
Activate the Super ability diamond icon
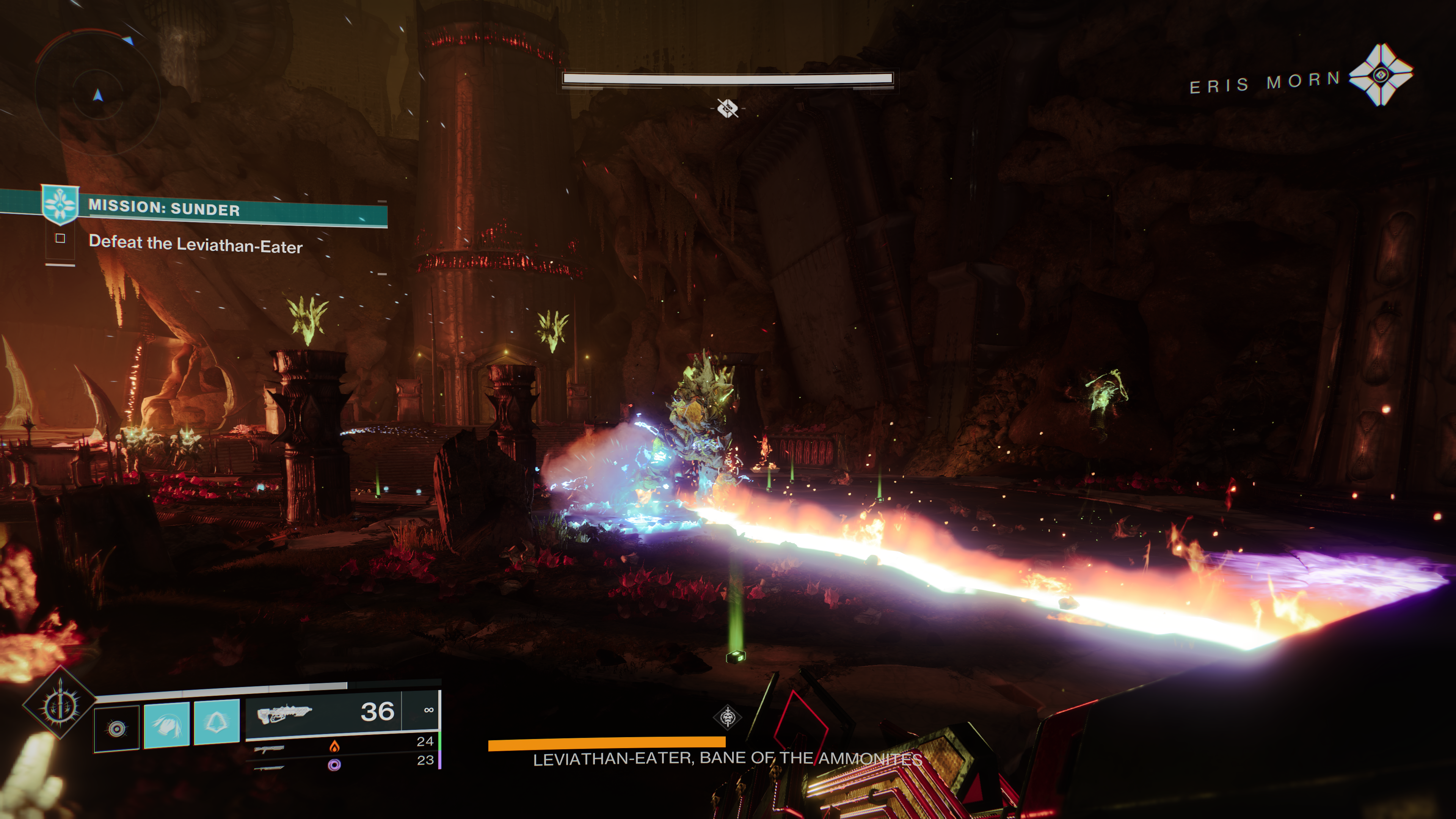coord(60,704)
